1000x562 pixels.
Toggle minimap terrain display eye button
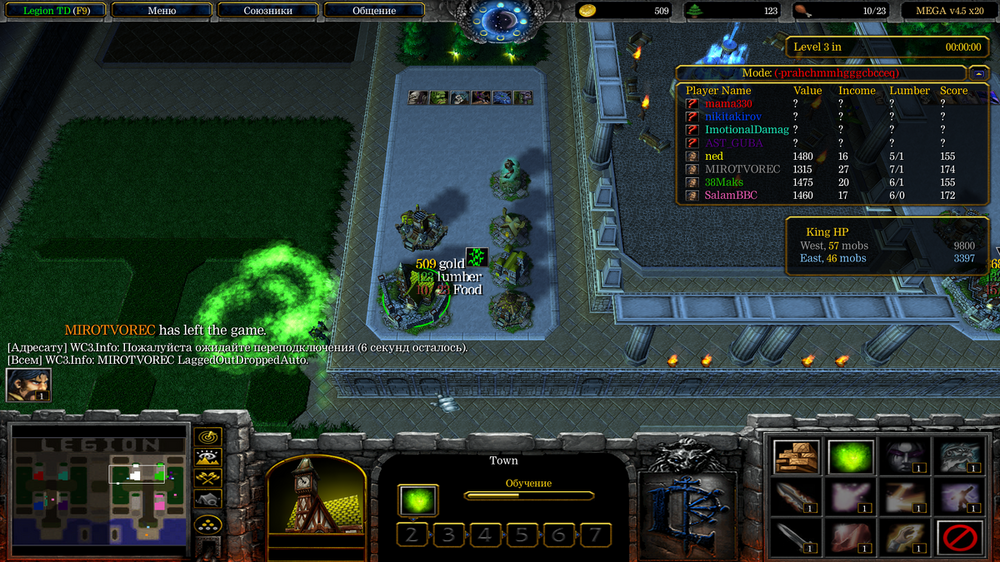(x=208, y=458)
